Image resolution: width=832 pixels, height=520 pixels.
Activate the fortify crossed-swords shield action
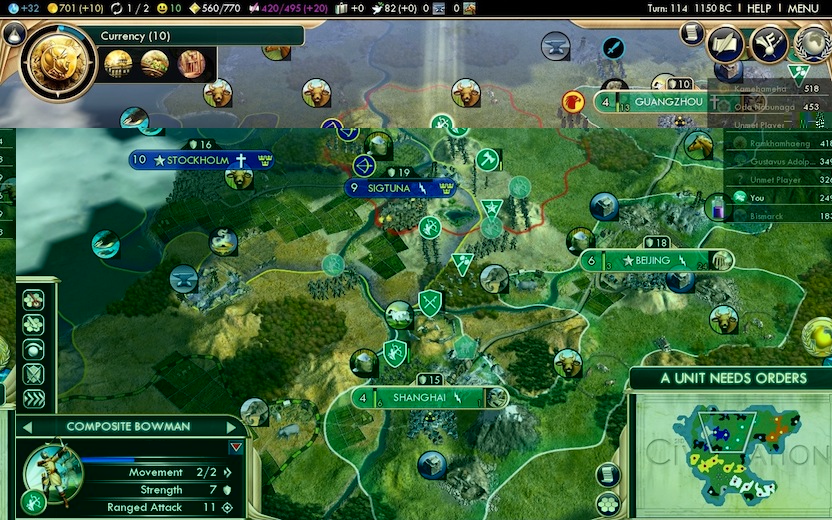click(x=33, y=375)
